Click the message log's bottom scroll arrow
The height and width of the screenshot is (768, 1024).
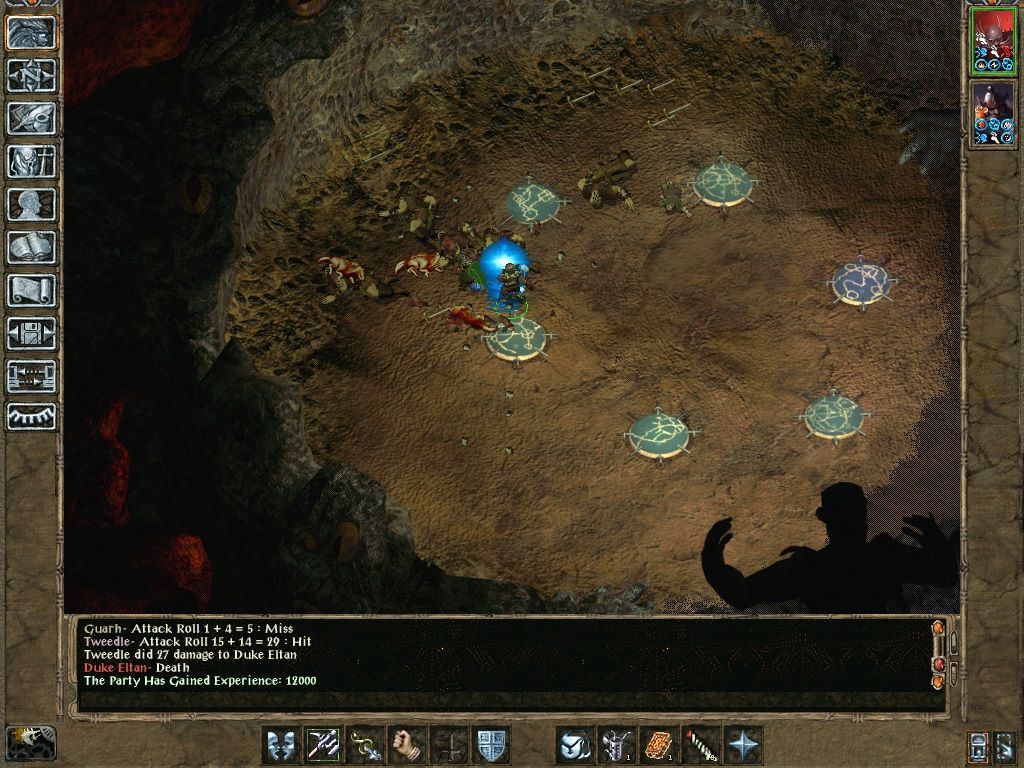click(938, 681)
